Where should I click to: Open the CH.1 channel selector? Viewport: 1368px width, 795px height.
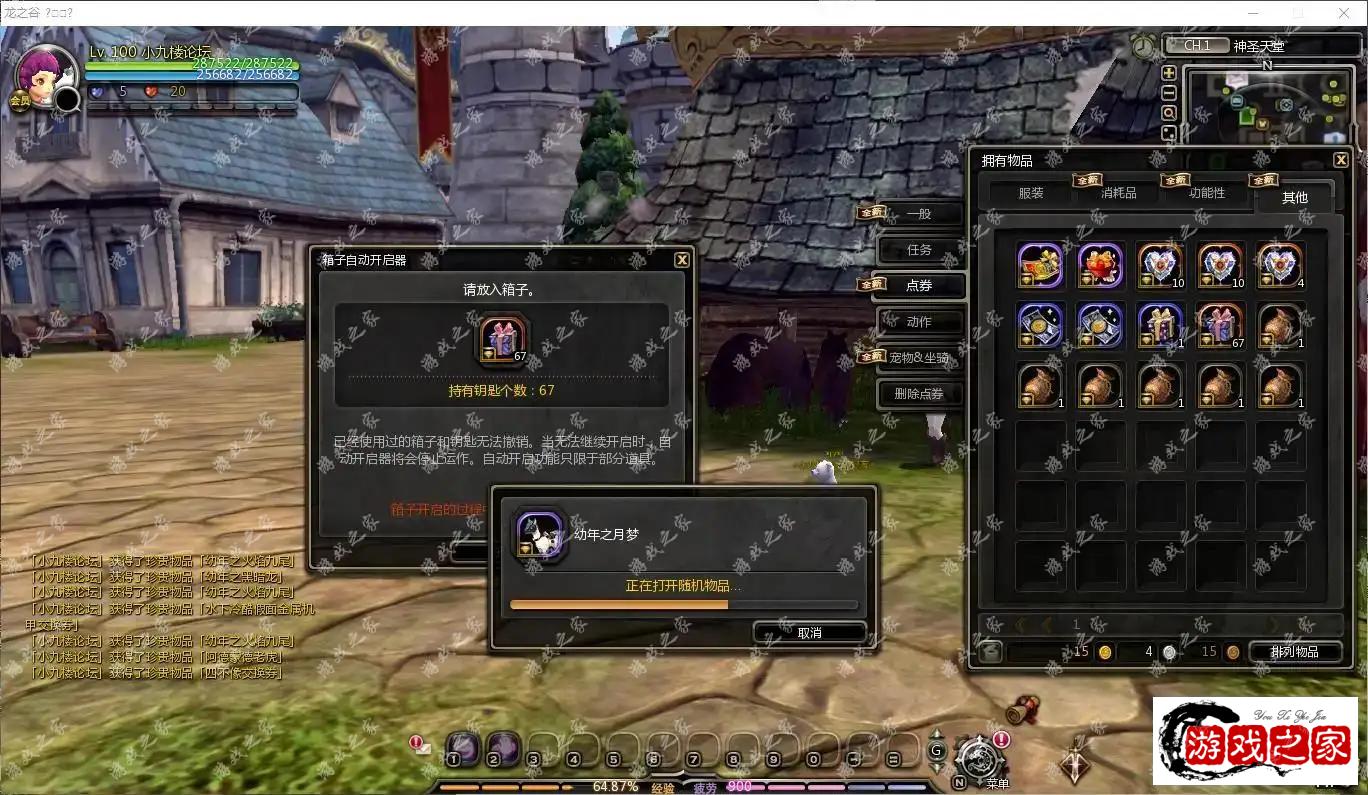coord(1197,46)
